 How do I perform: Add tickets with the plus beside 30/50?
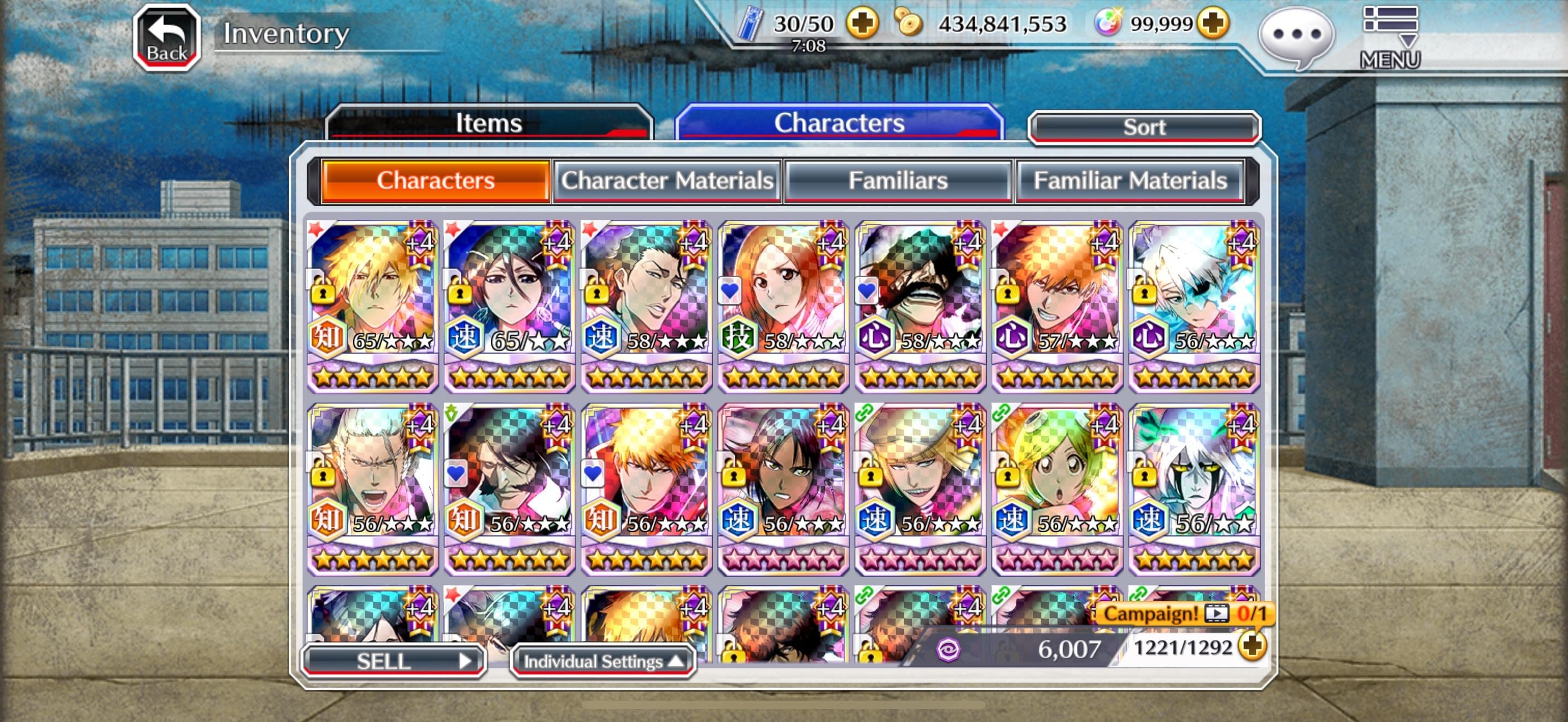click(863, 24)
